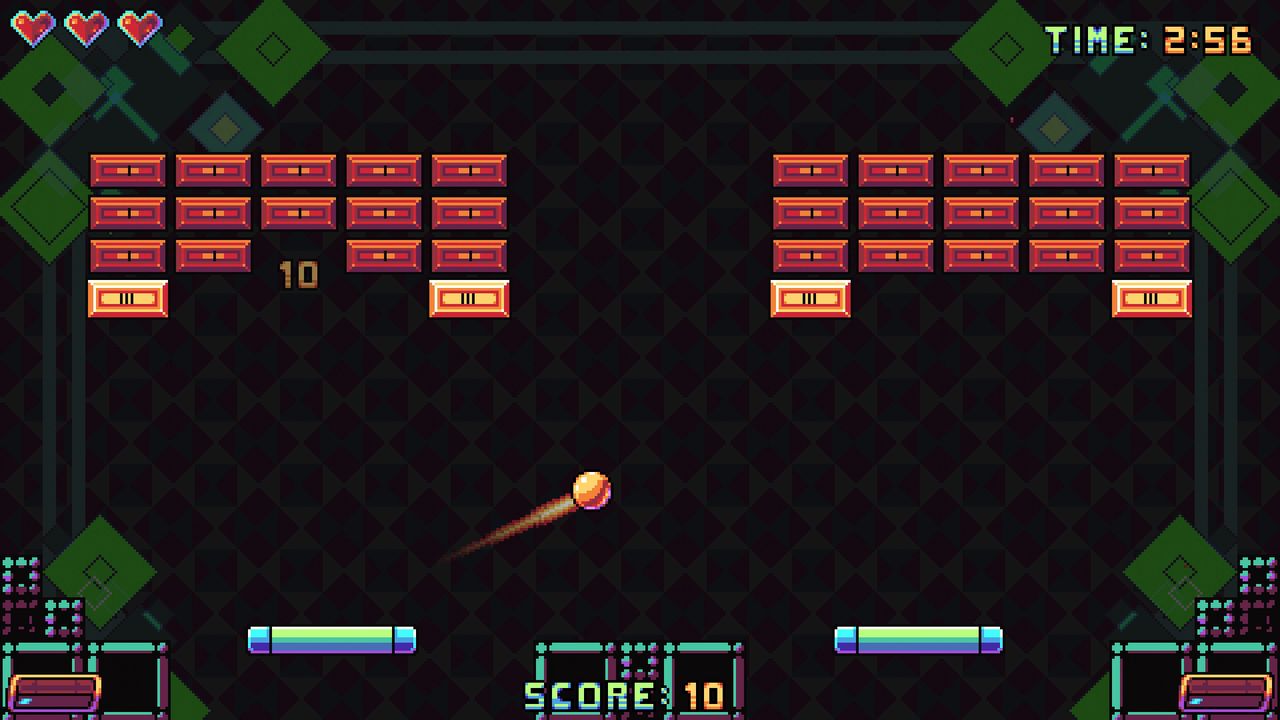The width and height of the screenshot is (1280, 720).
Task: Click the bottom-right red brick of the right wall
Action: [x=1152, y=255]
